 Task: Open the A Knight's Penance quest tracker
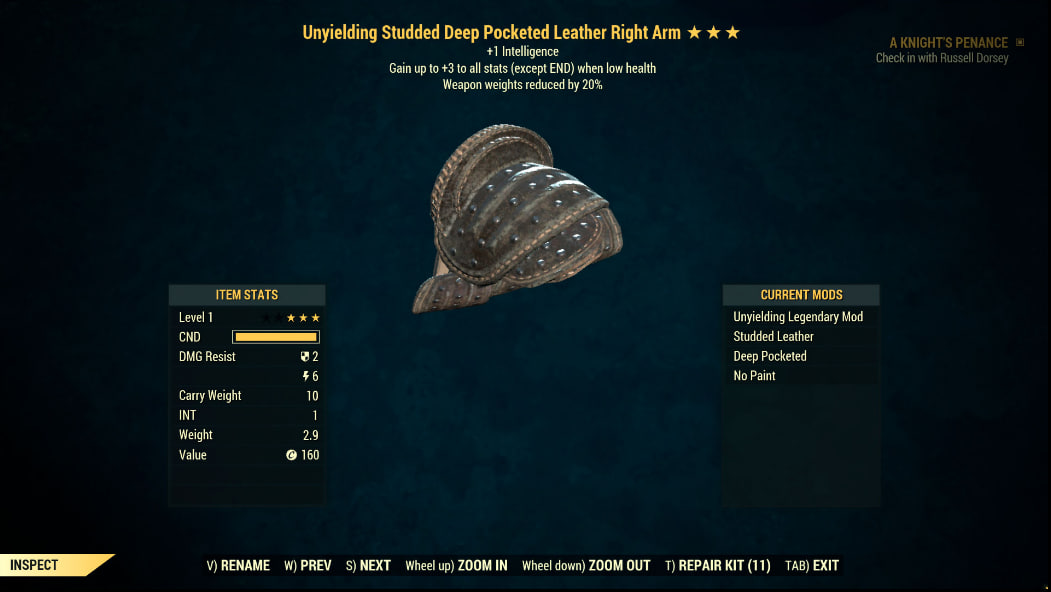[x=948, y=43]
